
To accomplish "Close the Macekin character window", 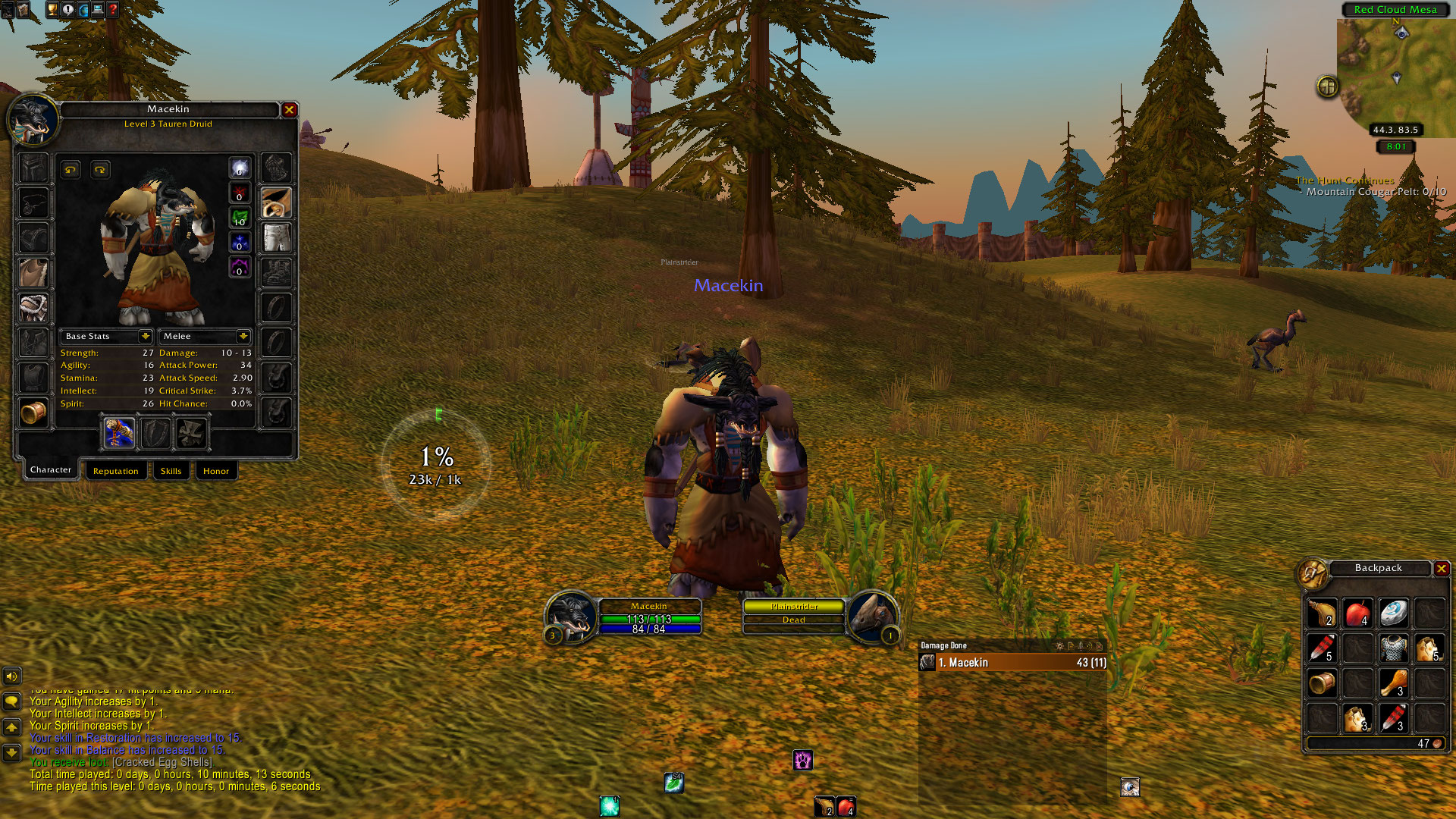I will click(289, 110).
